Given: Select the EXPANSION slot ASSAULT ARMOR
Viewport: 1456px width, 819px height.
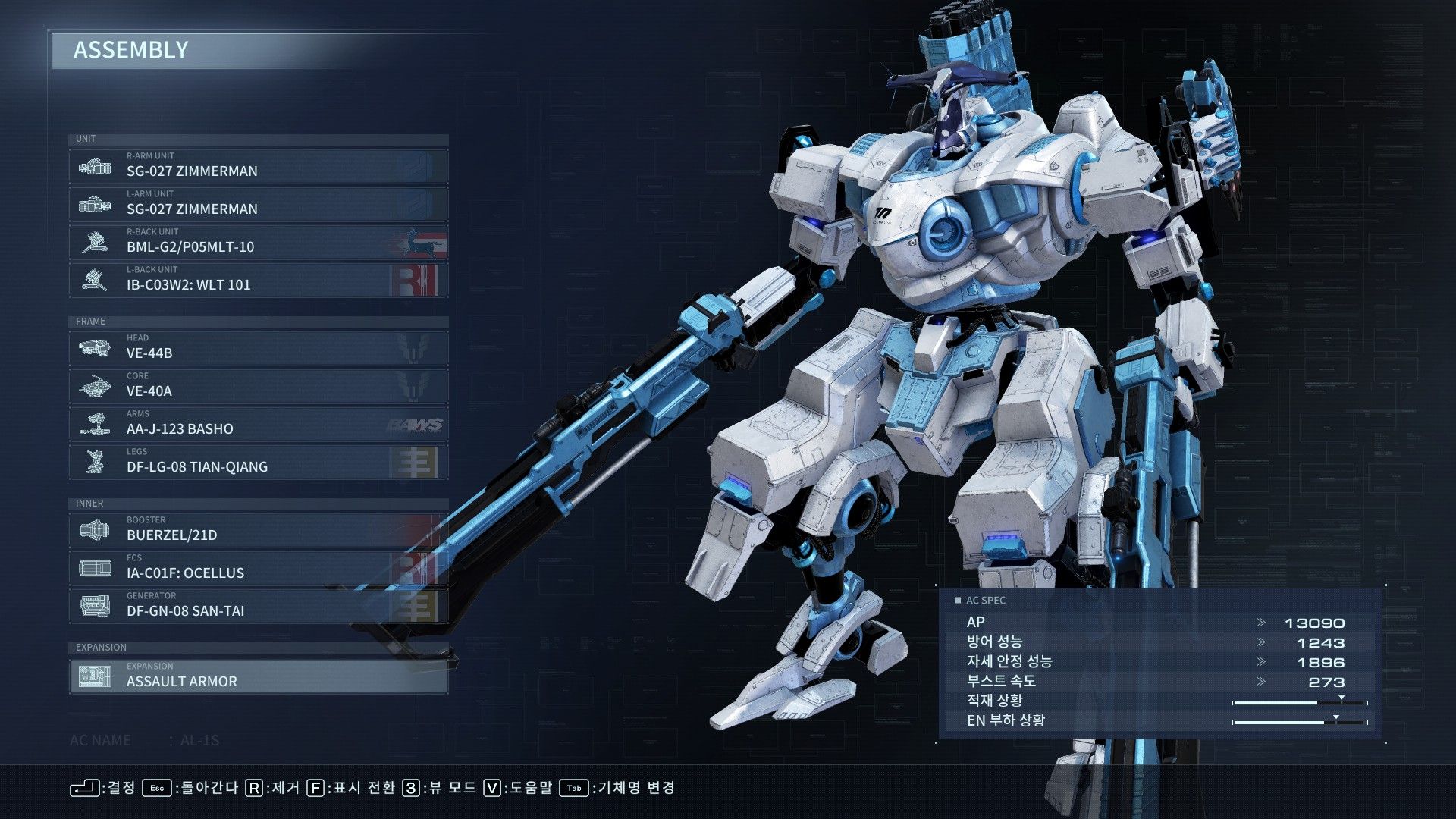Looking at the screenshot, I should 258,676.
